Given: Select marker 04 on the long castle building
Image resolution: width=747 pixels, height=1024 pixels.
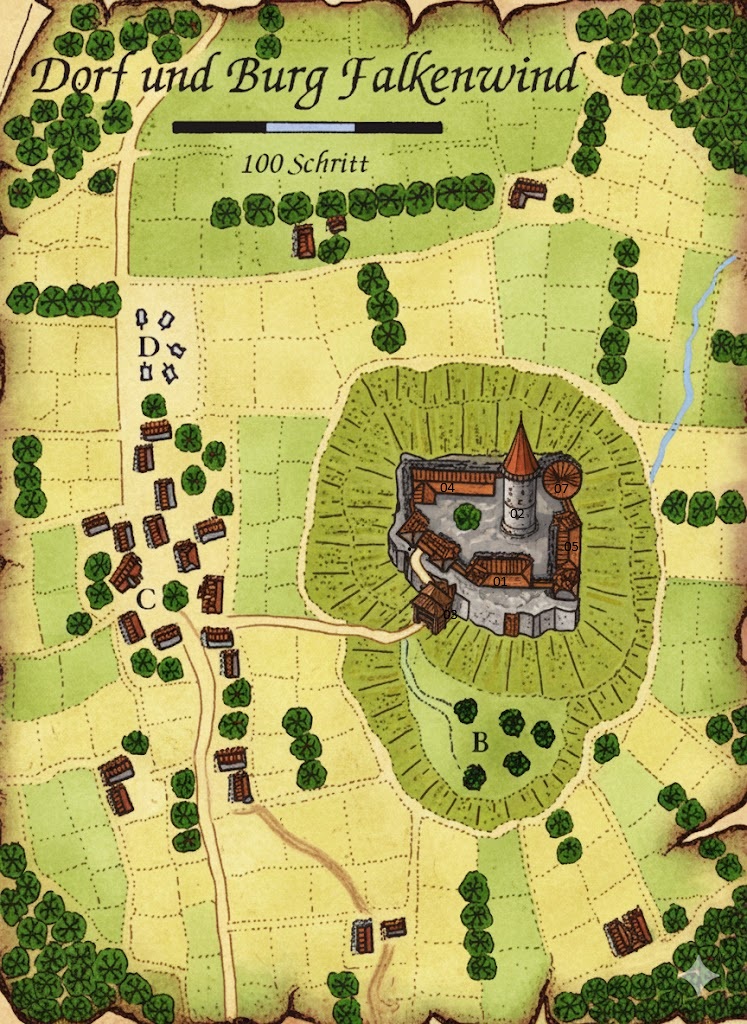Looking at the screenshot, I should pyautogui.click(x=447, y=488).
